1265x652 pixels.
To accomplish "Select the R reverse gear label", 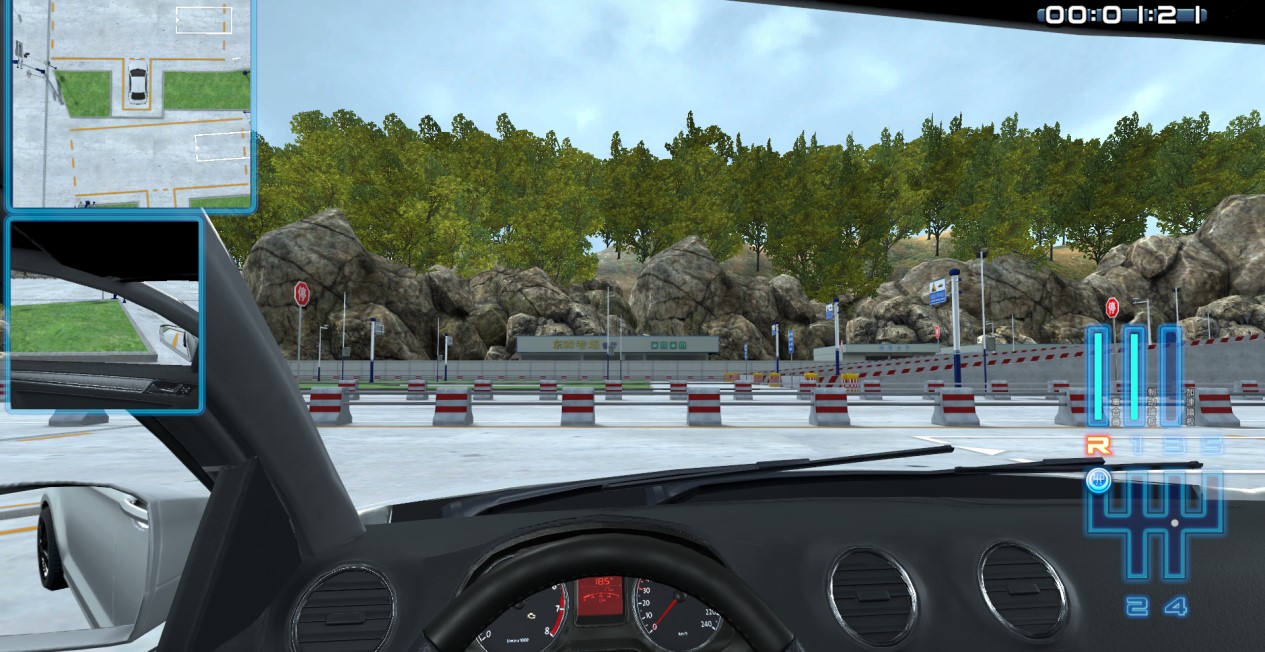I will pos(1098,446).
